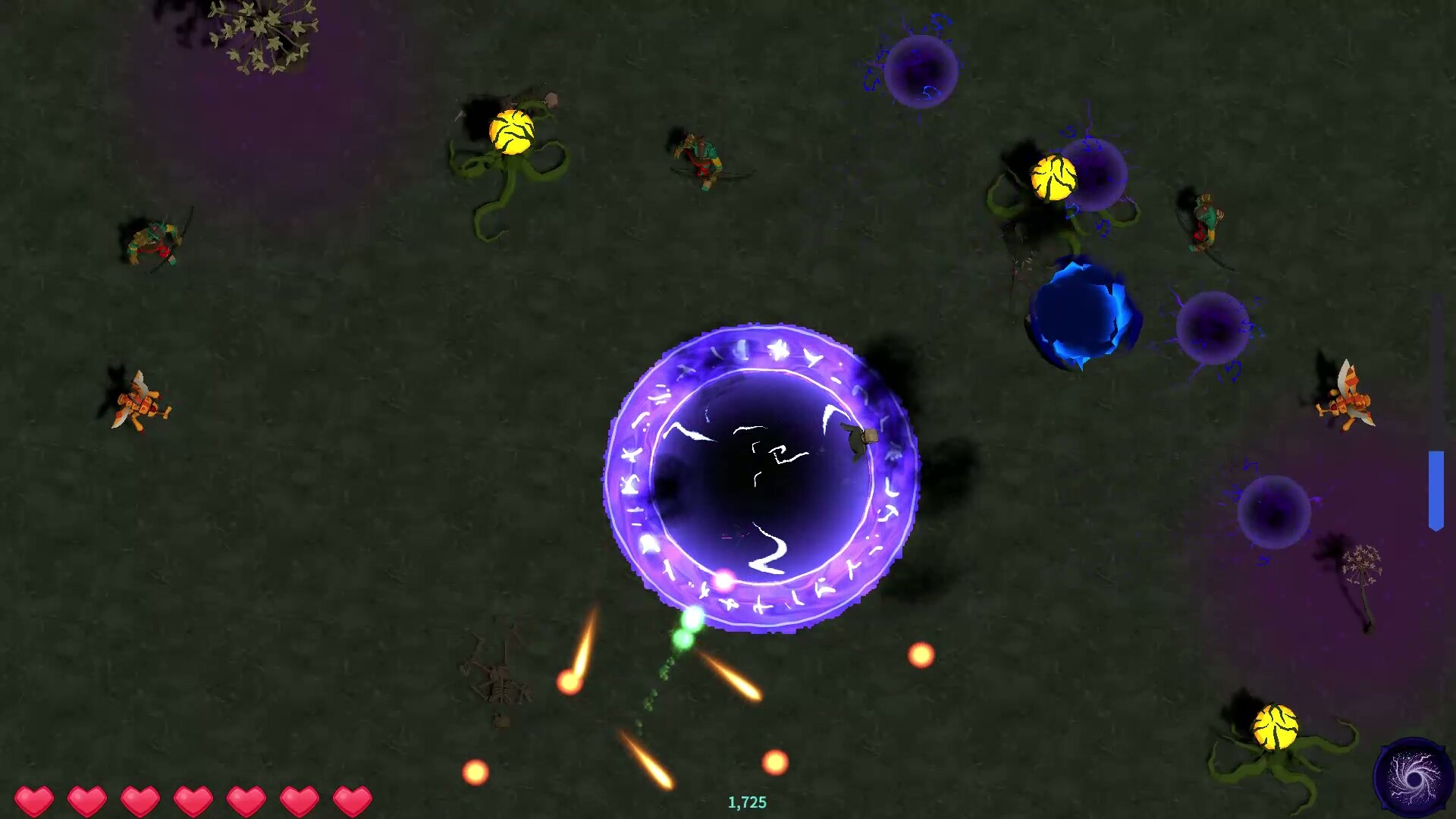Viewport: 1456px width, 819px height.
Task: Target the purple spiked orb at top center
Action: (x=920, y=72)
